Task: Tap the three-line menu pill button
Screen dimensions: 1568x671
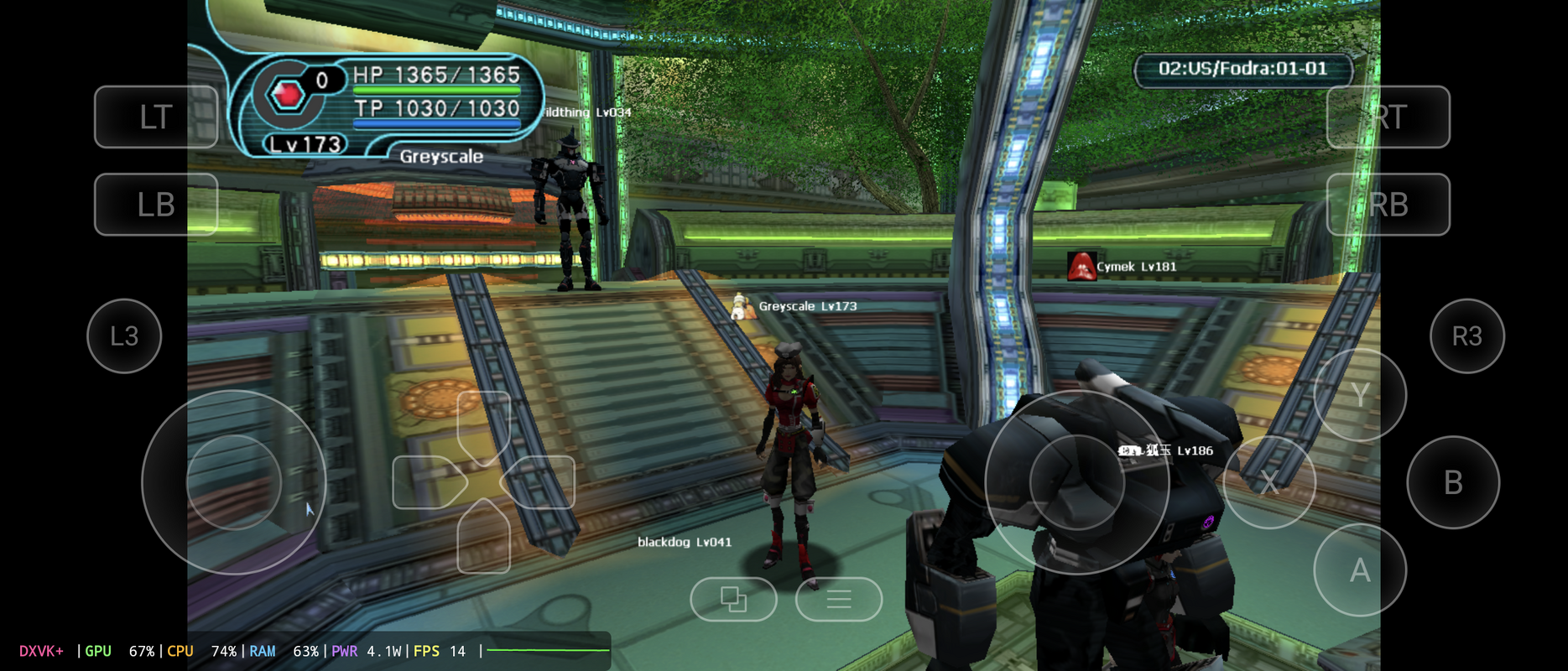Action: tap(838, 599)
